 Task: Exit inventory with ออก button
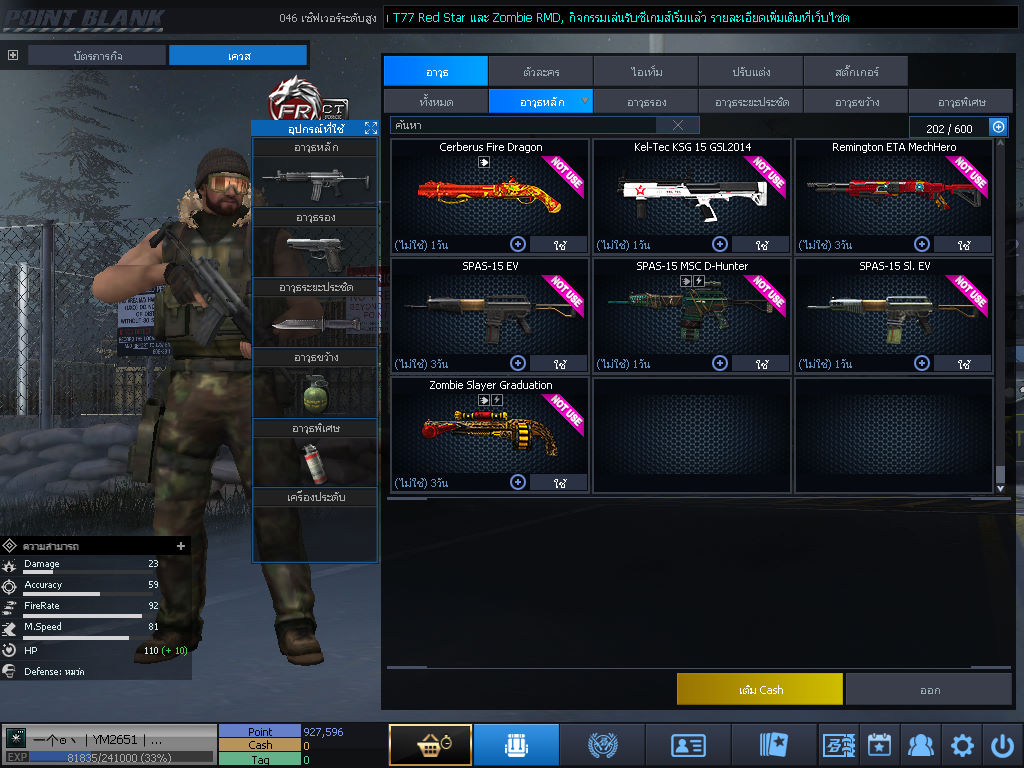tap(929, 689)
